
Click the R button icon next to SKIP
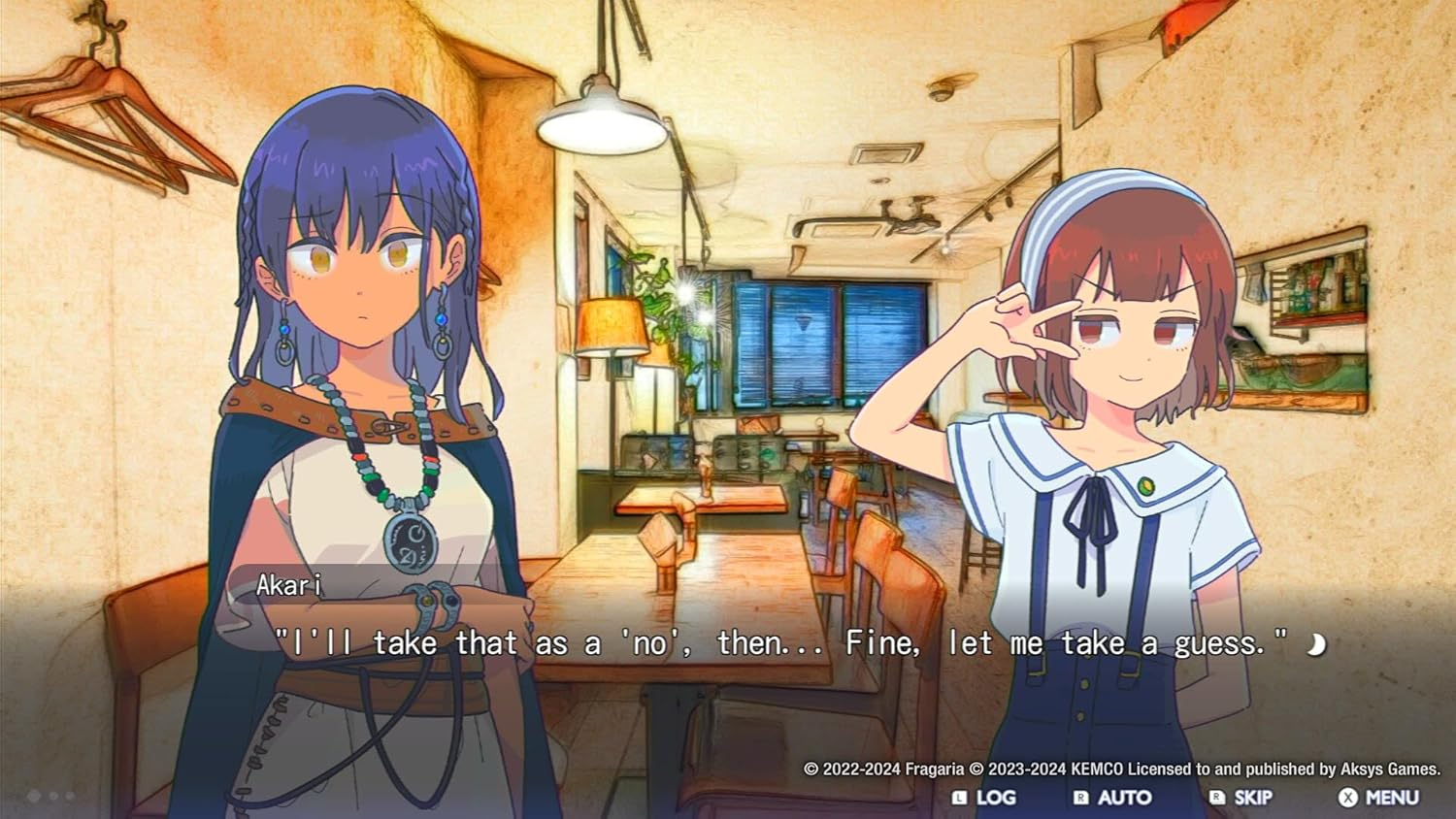click(1216, 796)
